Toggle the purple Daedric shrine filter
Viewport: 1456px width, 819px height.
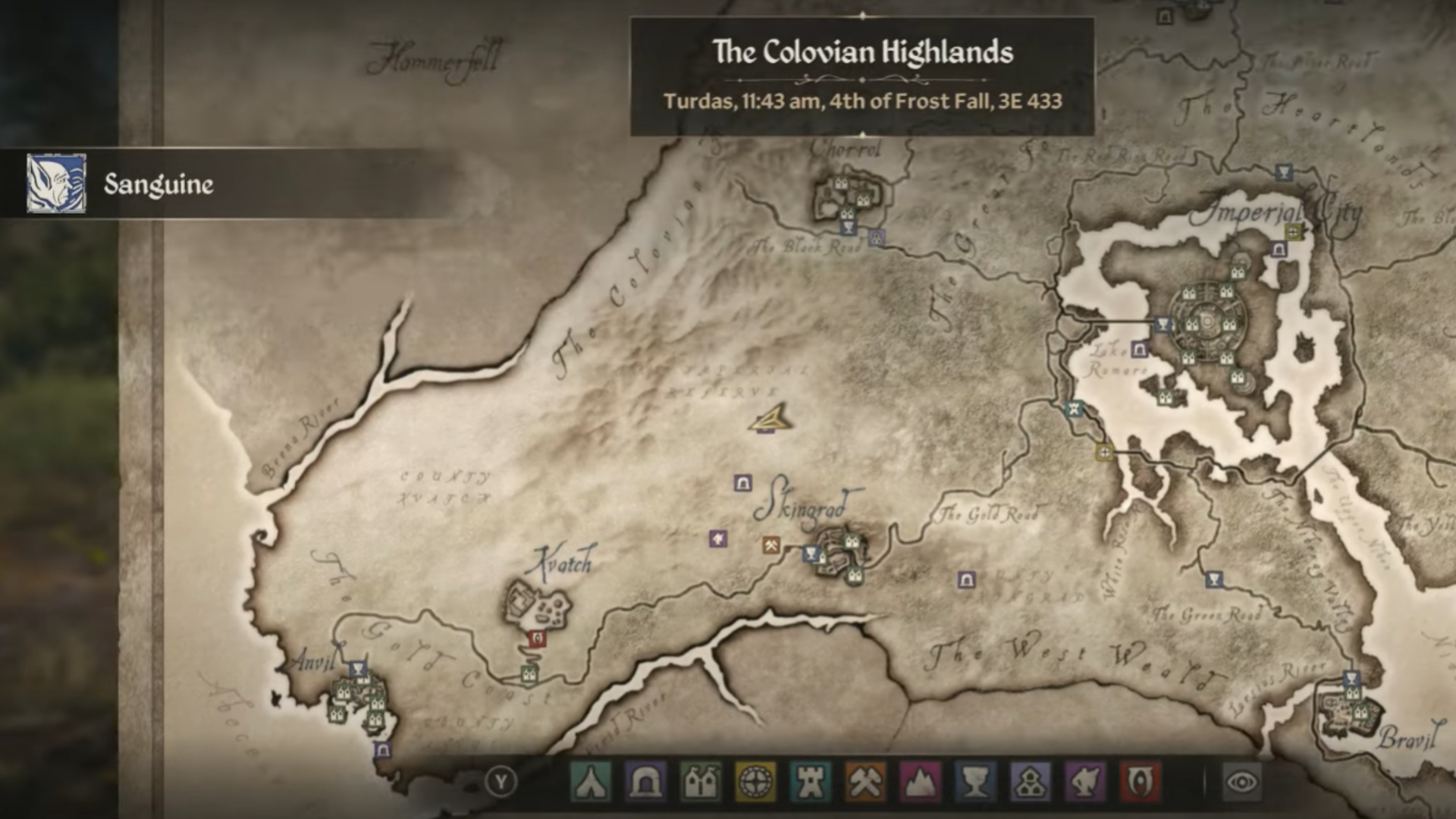[1085, 782]
